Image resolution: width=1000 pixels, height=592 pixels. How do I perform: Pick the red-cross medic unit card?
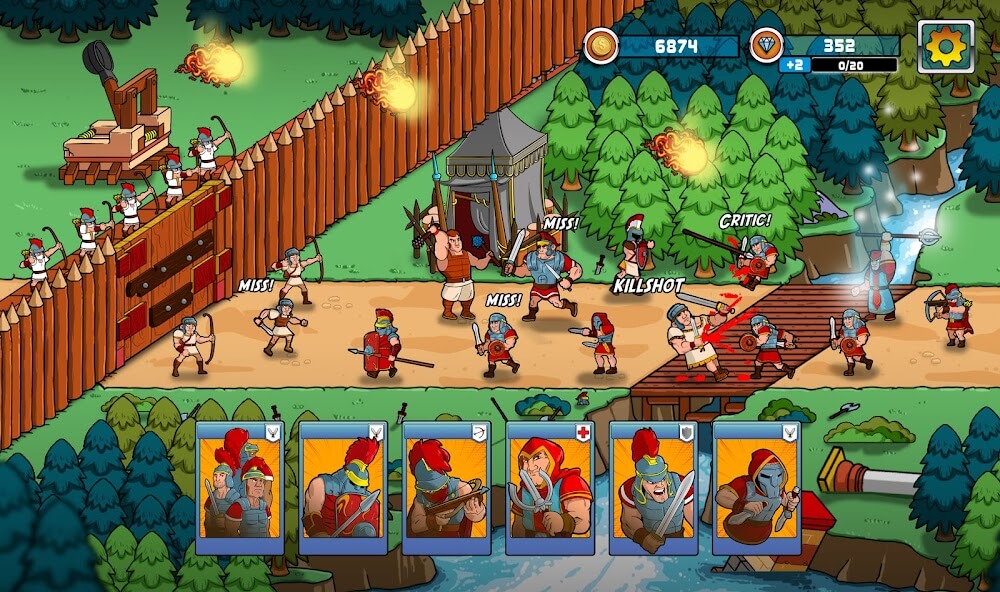550,488
